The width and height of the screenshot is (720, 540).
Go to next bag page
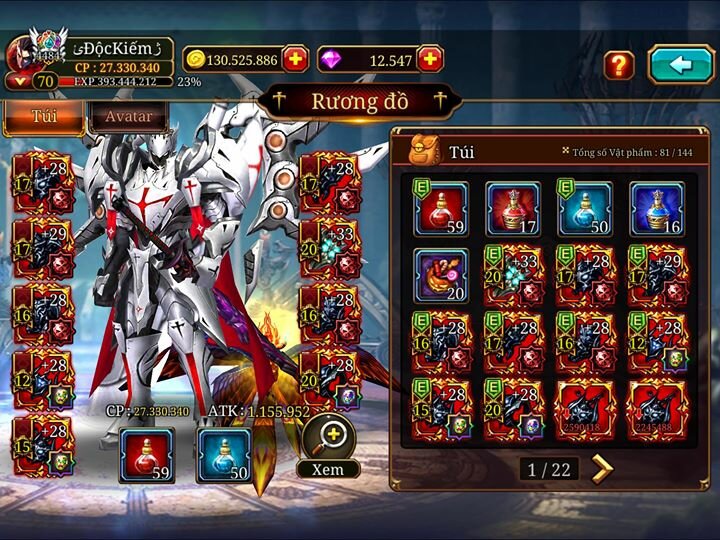[602, 468]
